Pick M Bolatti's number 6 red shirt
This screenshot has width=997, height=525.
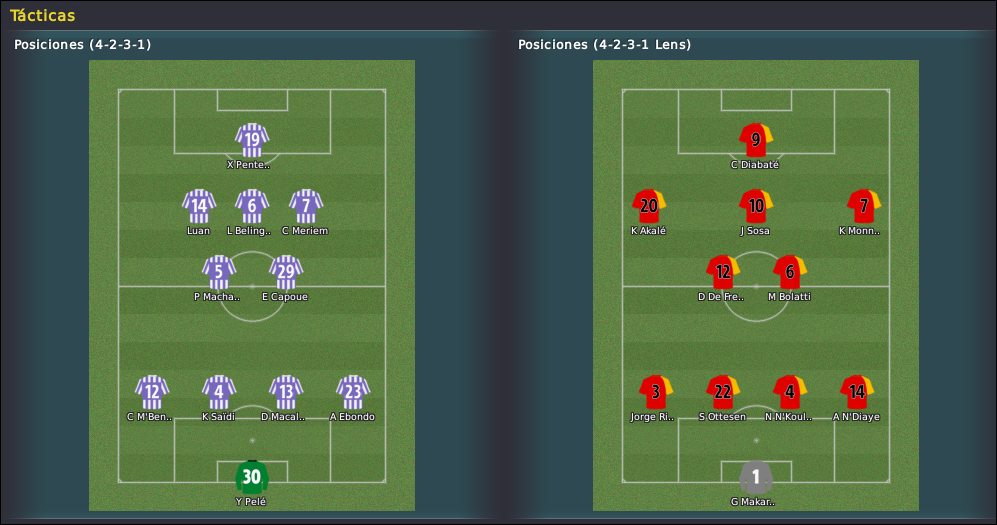(790, 272)
